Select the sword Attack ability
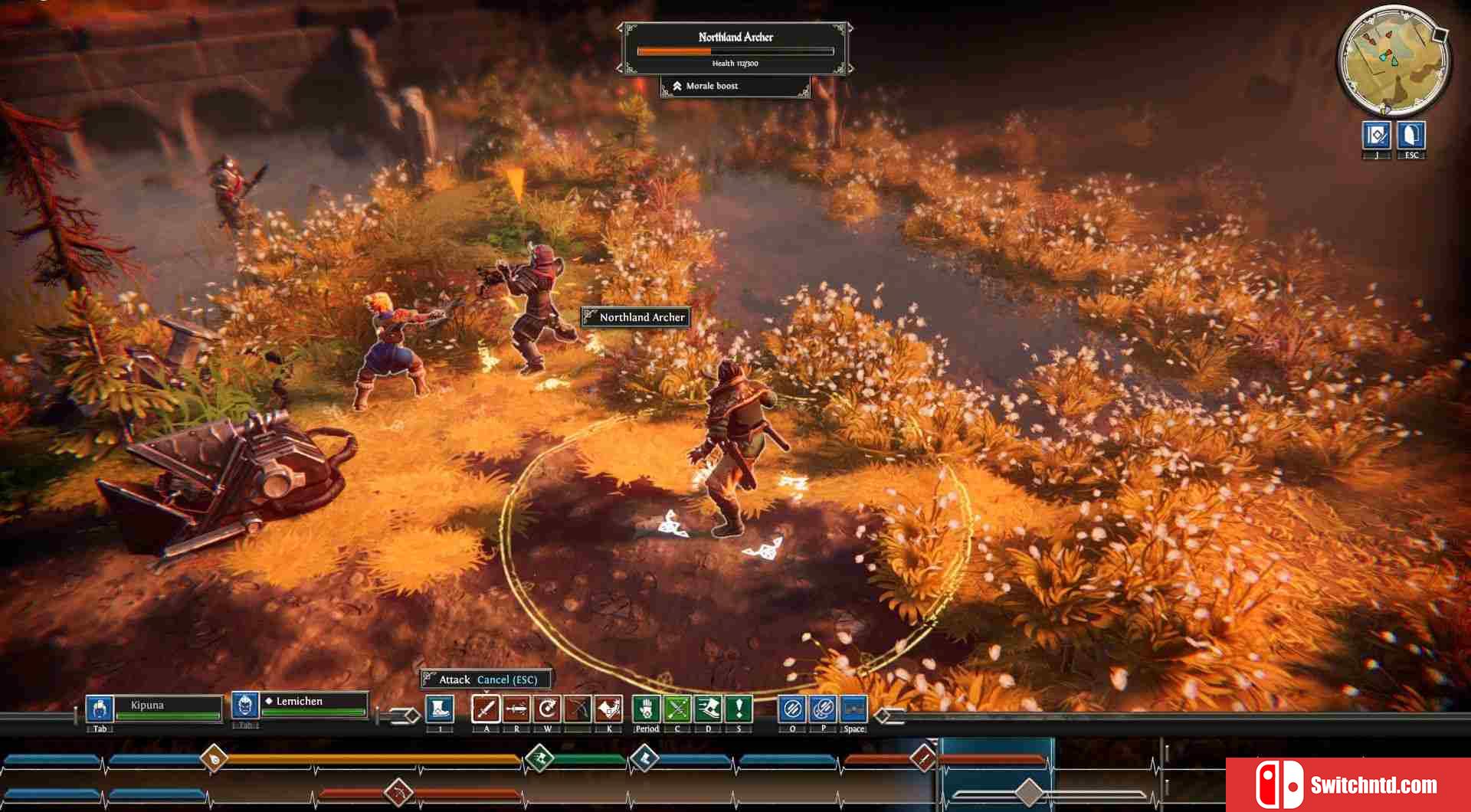Screen dimensions: 1471x812 [x=486, y=709]
